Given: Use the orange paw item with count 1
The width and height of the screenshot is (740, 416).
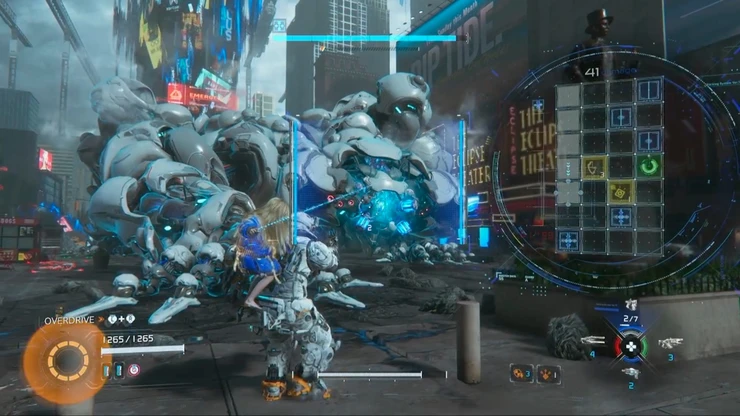Looking at the screenshot, I should [546, 373].
